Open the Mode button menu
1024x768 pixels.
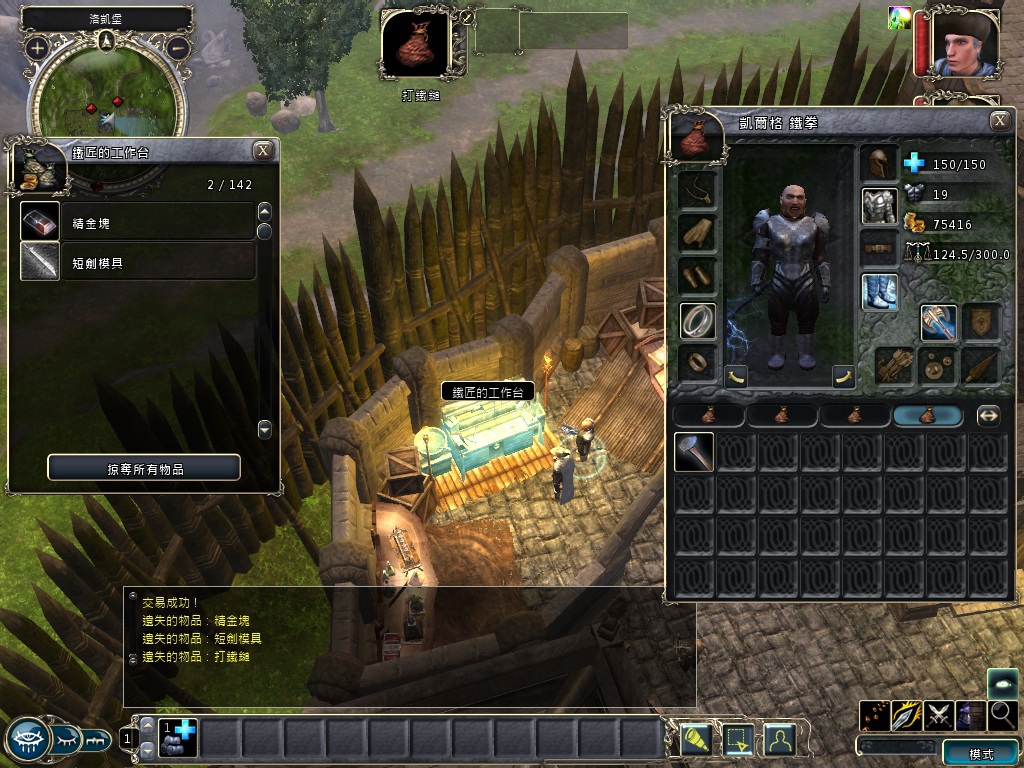point(981,753)
